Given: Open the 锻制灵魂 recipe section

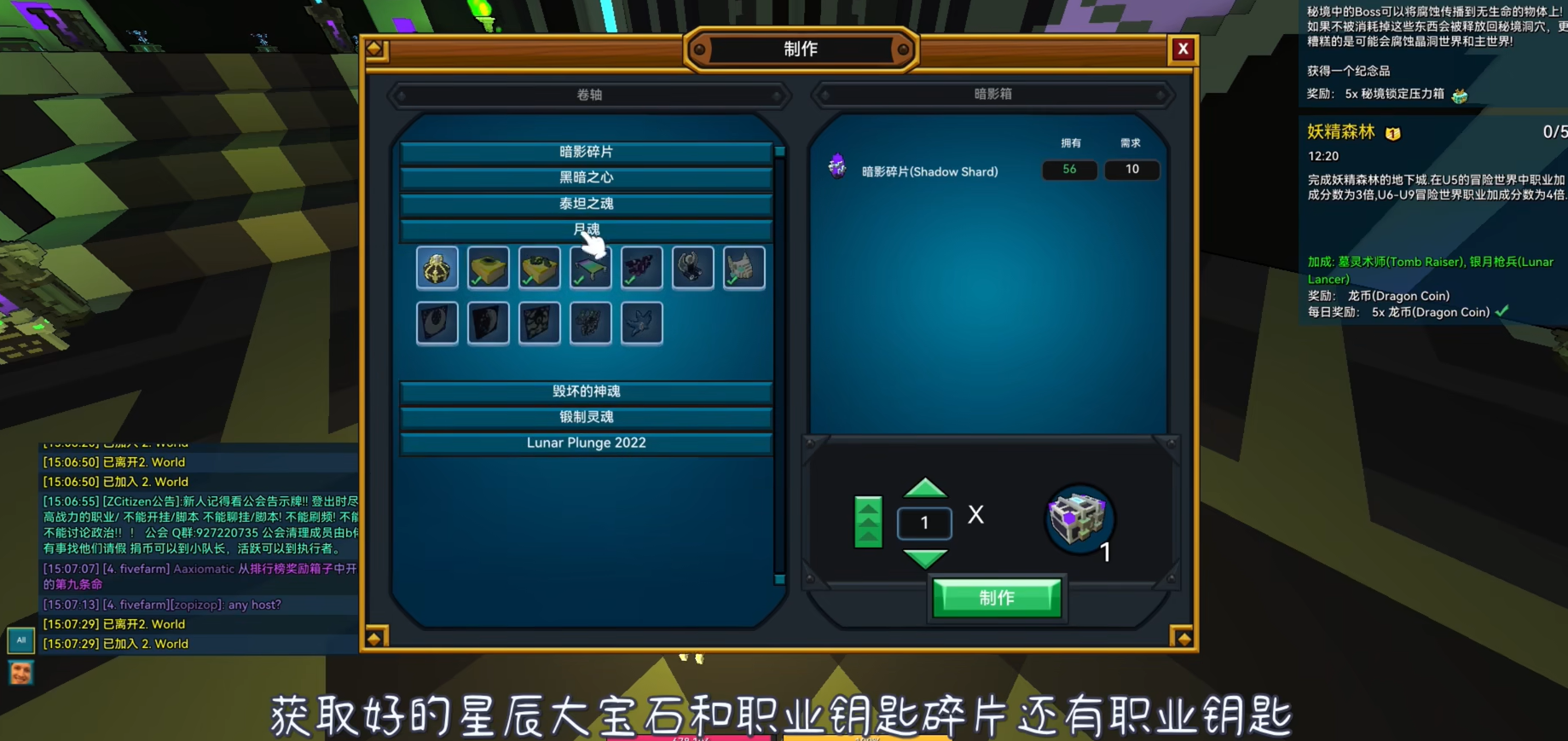Looking at the screenshot, I should (x=587, y=416).
